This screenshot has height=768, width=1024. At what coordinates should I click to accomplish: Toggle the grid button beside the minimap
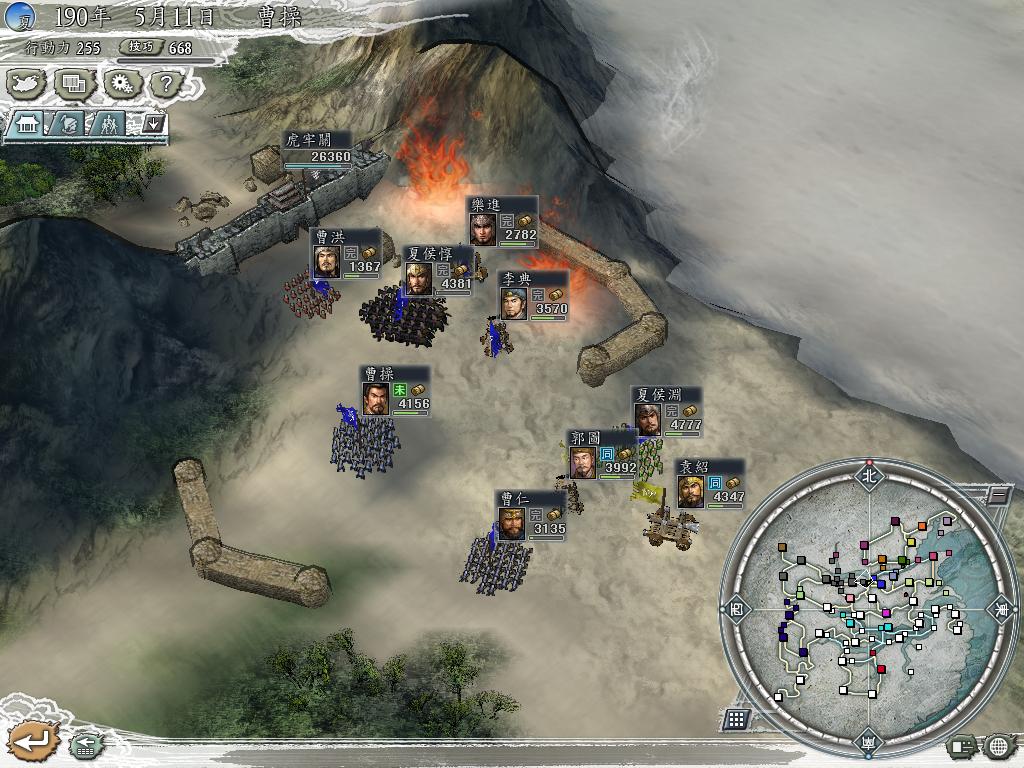pyautogui.click(x=736, y=718)
